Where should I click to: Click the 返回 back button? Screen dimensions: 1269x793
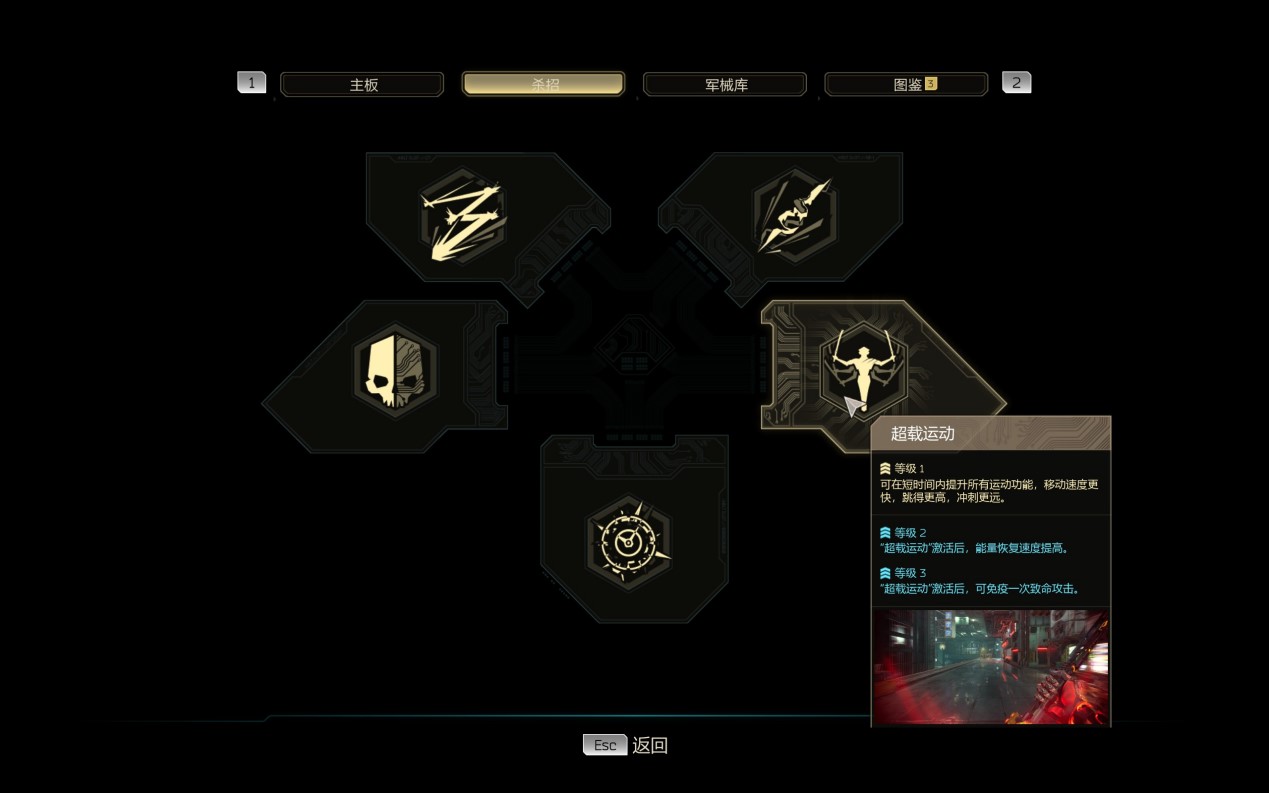tap(626, 745)
